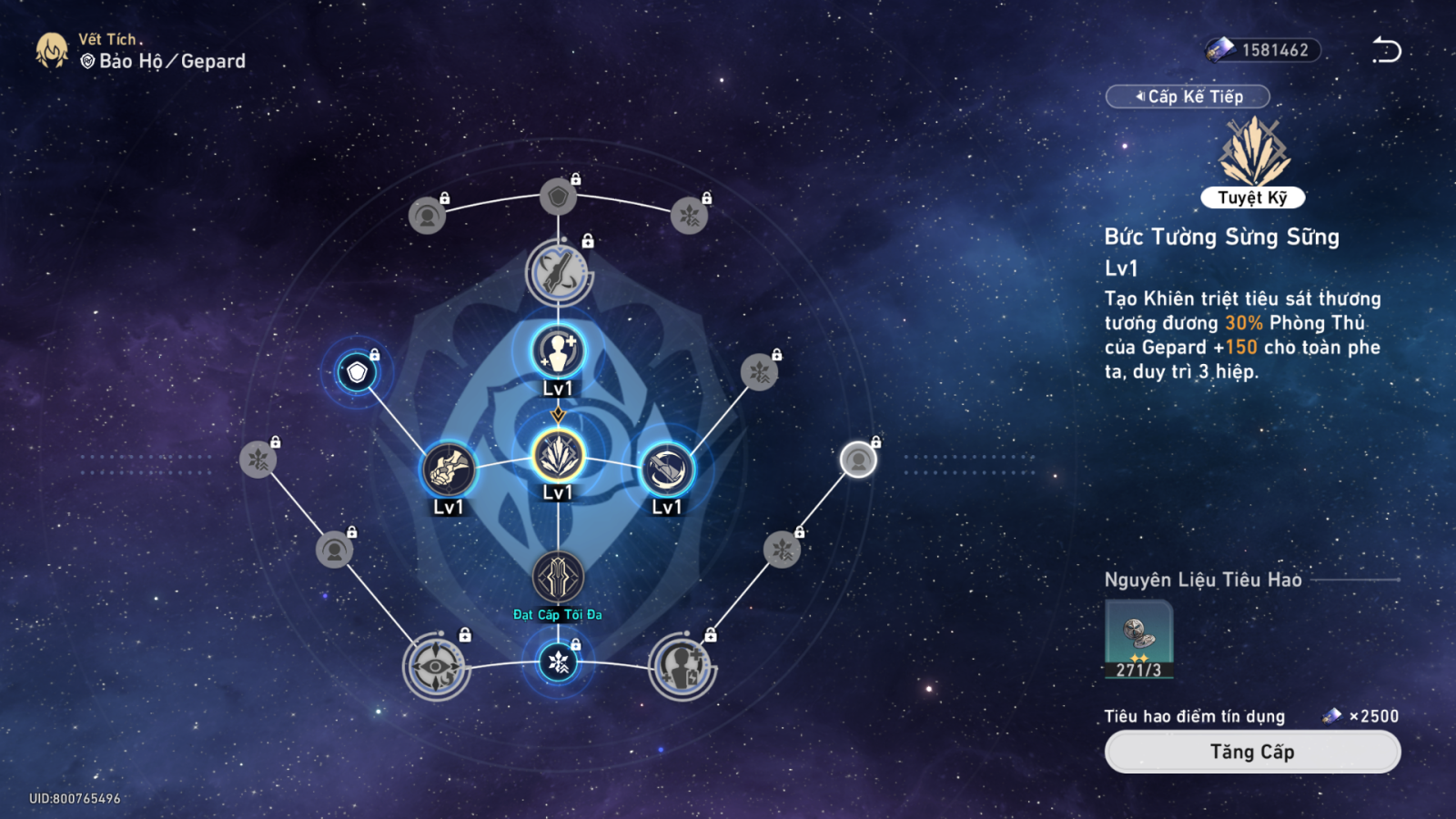
Task: Upgrade the trace with Tăng Cấp
Action: tap(1252, 752)
